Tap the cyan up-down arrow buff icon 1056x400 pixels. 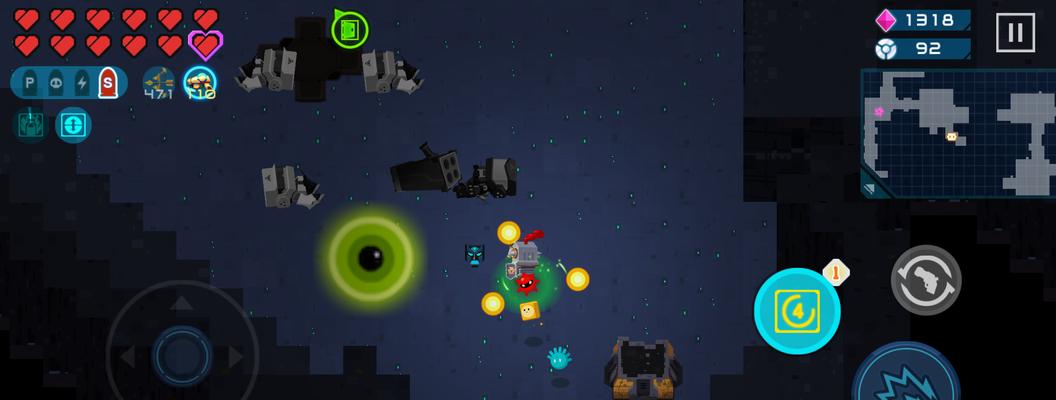point(73,125)
